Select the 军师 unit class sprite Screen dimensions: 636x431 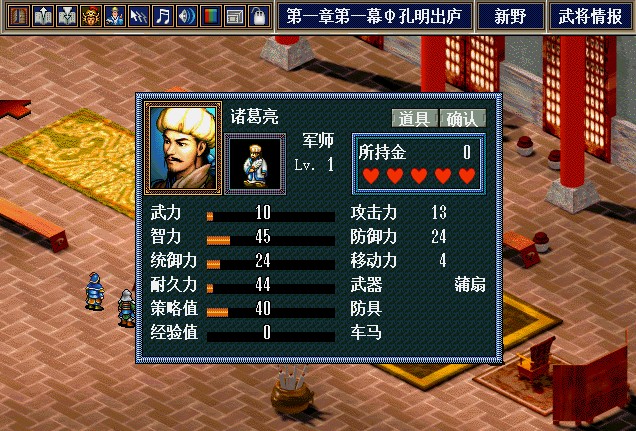254,163
